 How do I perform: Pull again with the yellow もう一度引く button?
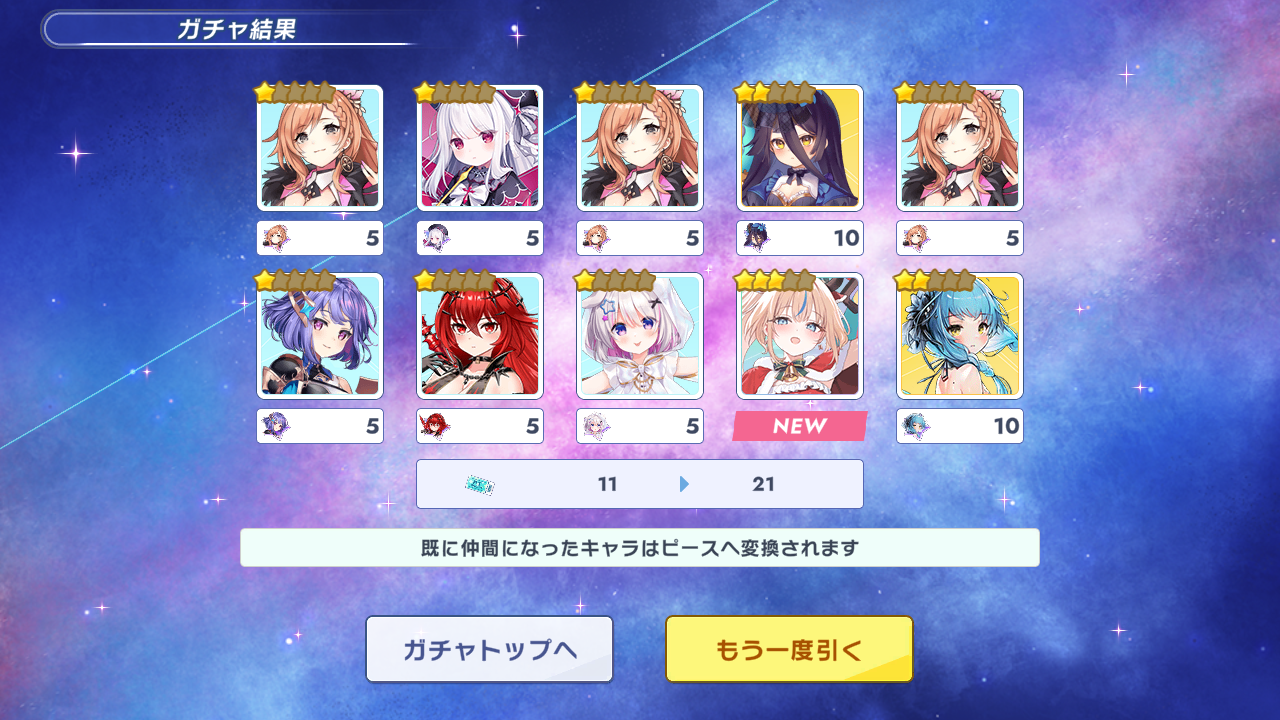(x=789, y=650)
